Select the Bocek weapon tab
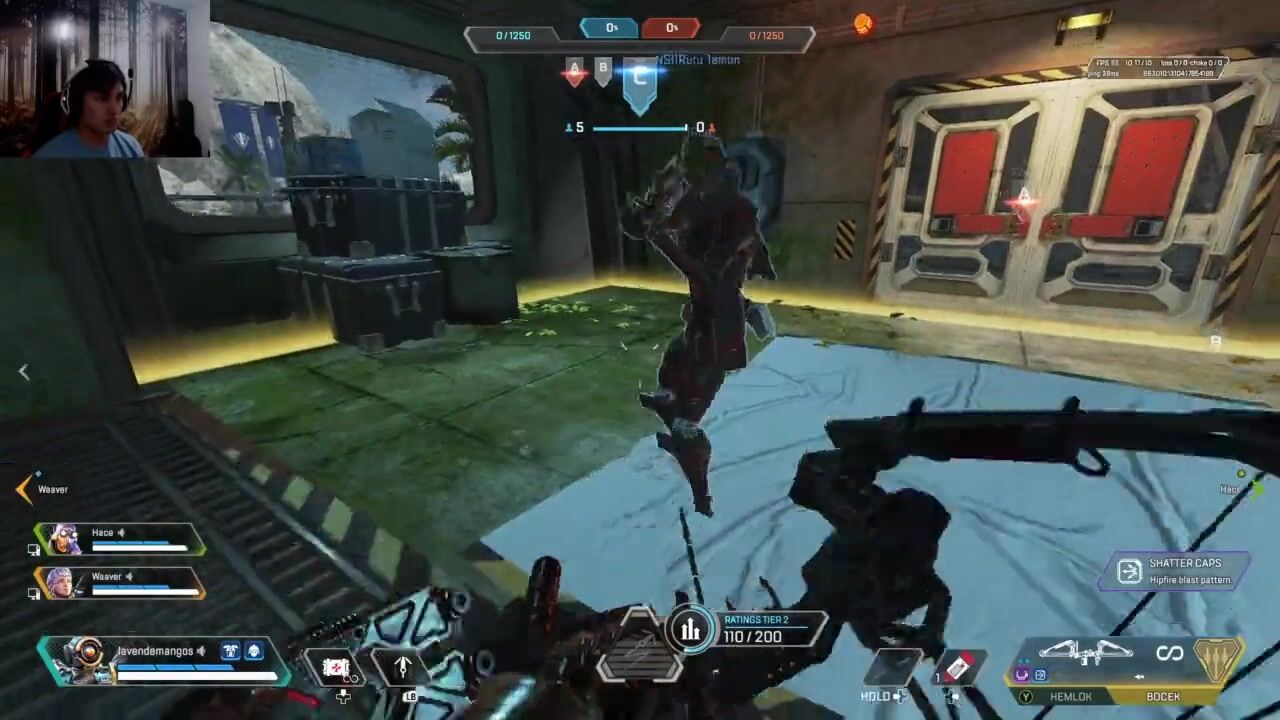1280x720 pixels. coord(1163,696)
